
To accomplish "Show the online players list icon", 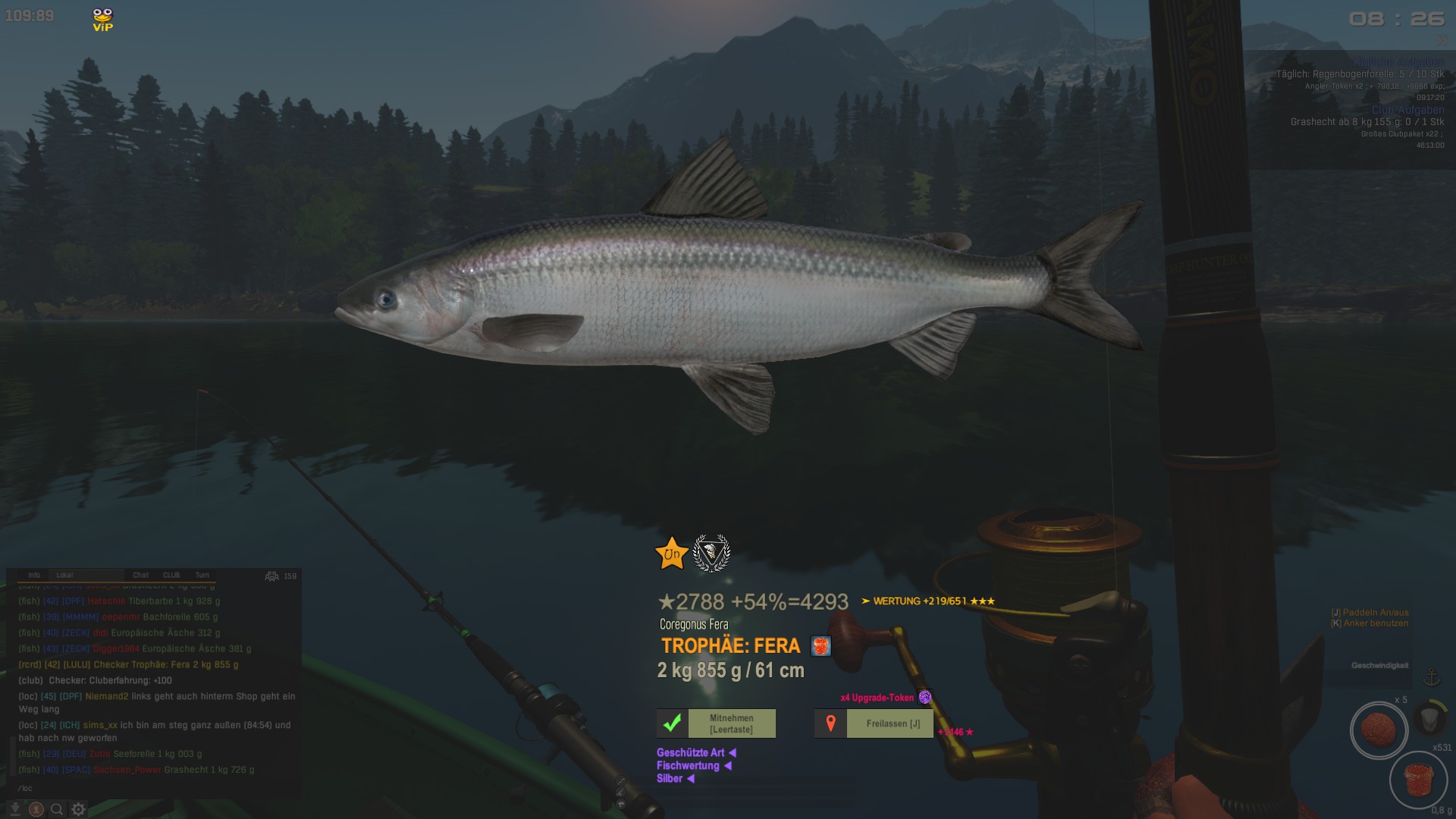I will pyautogui.click(x=272, y=576).
